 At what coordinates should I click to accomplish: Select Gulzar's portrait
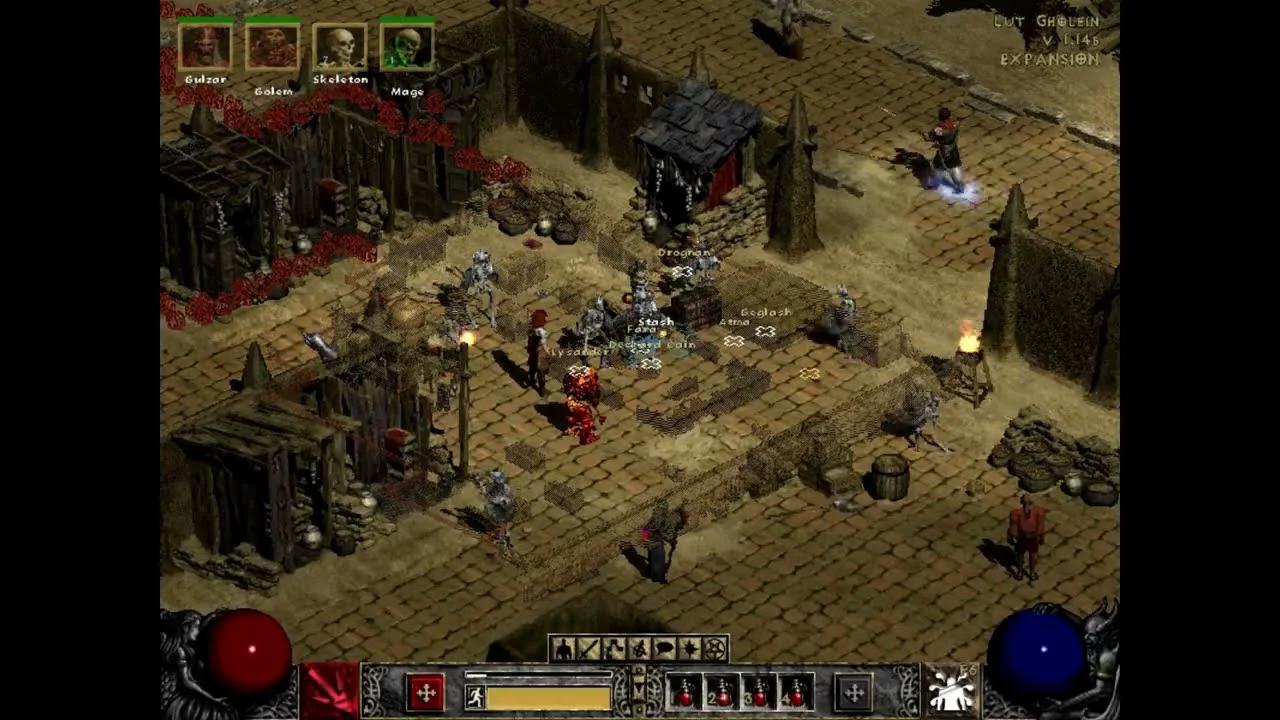coord(207,45)
